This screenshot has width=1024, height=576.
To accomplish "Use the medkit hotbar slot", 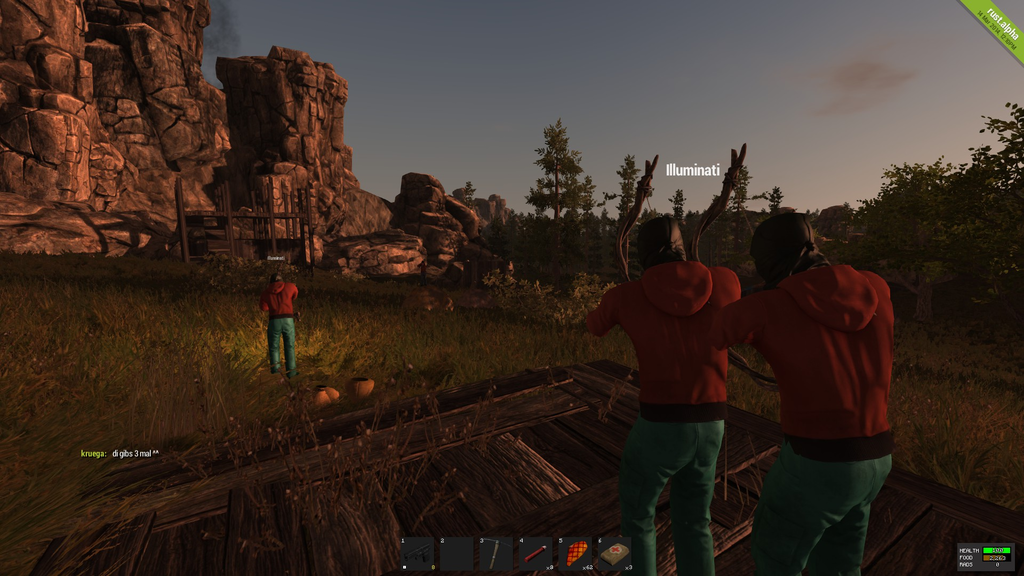I will coord(614,554).
